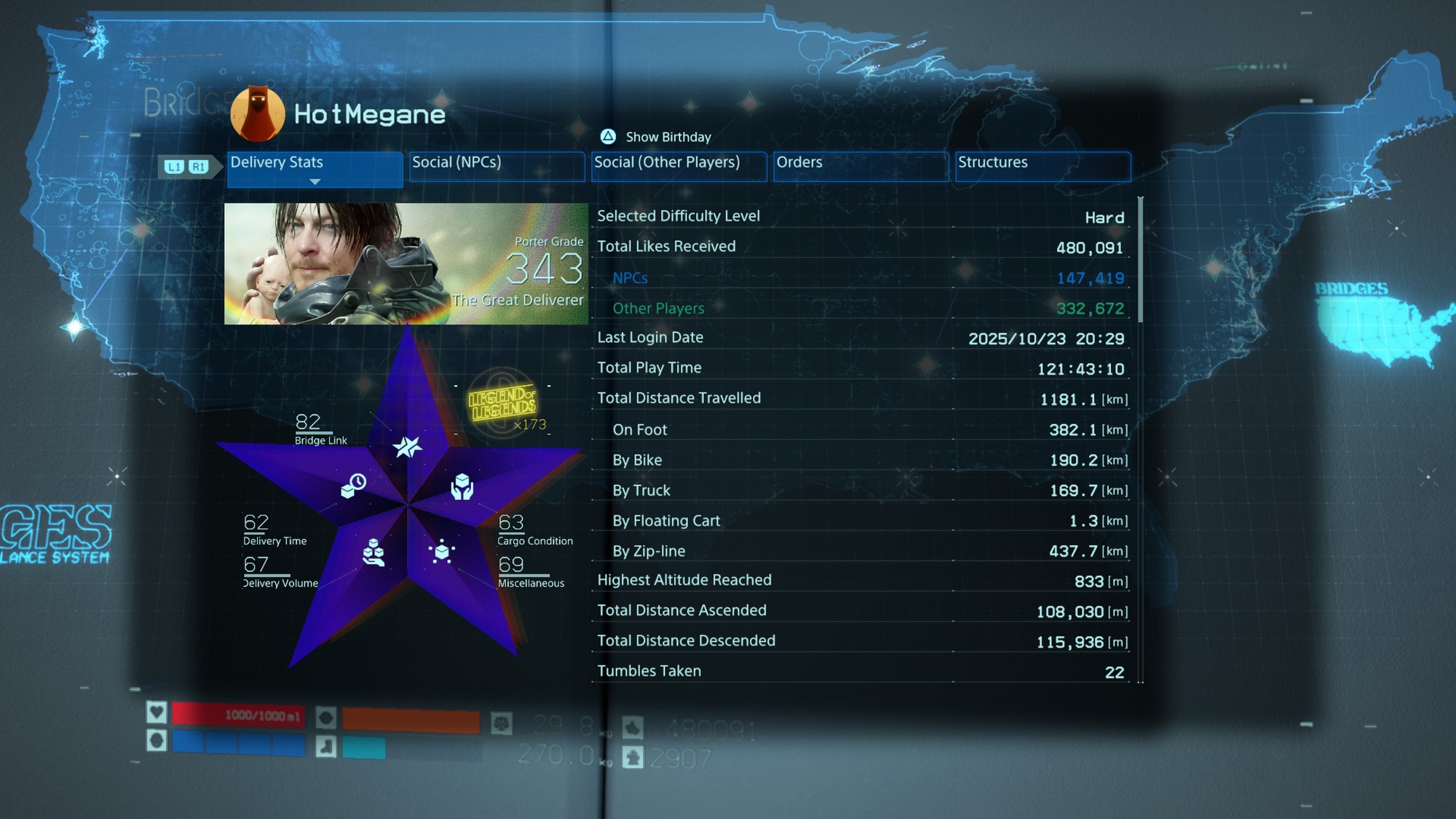This screenshot has width=1456, height=819.
Task: Select the Miscellaneous cube icon
Action: (x=442, y=552)
